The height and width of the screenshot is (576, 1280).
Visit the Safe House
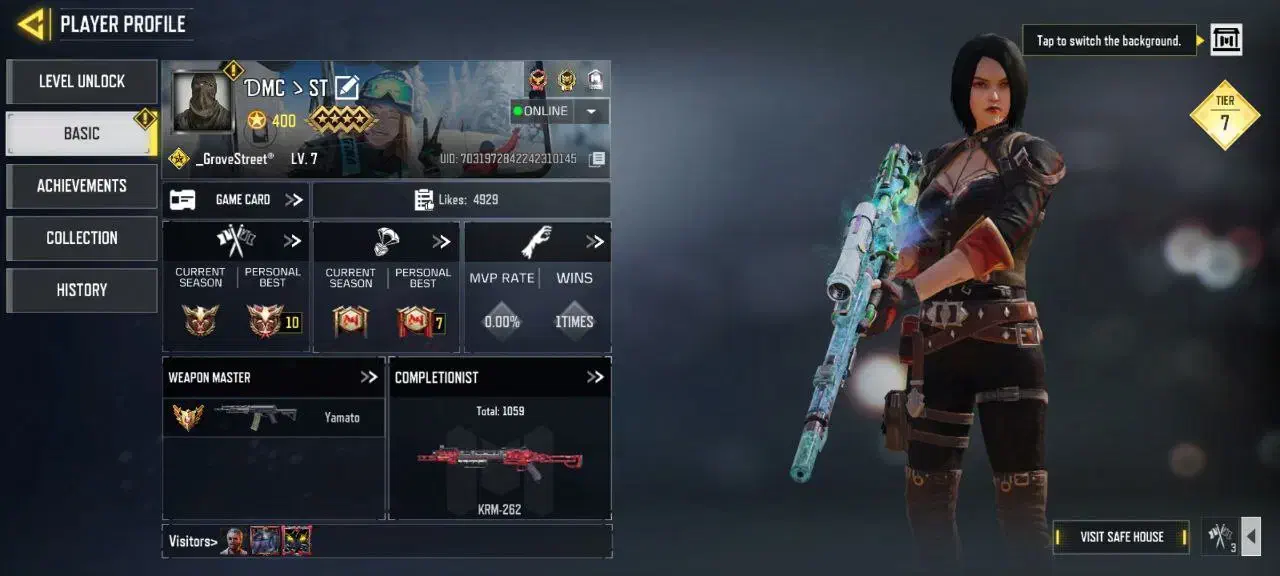point(1121,537)
